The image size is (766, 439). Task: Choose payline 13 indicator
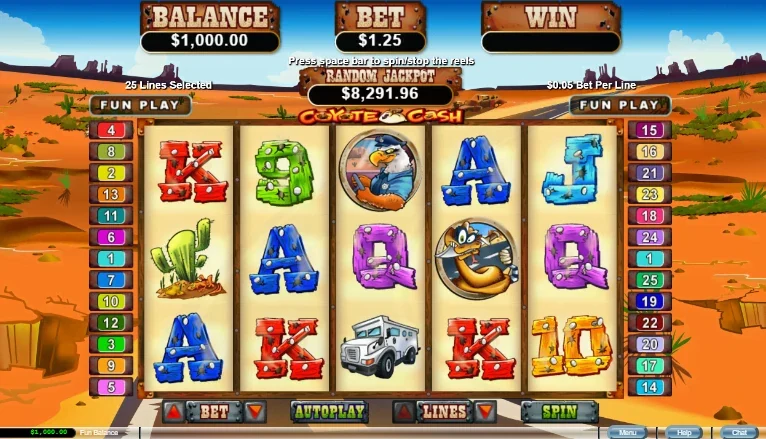point(111,194)
